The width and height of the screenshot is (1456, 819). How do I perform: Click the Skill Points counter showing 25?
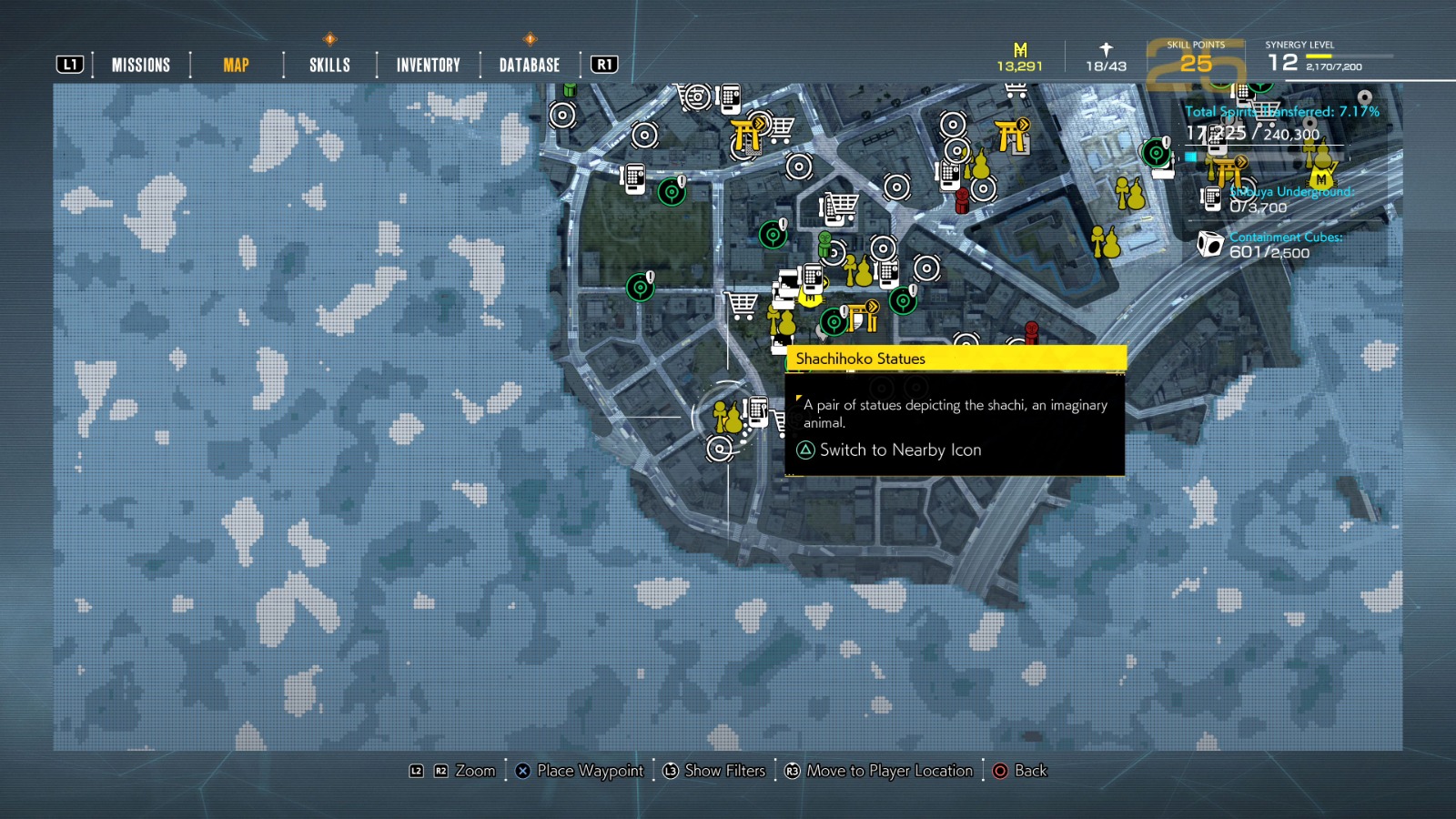tap(1198, 64)
